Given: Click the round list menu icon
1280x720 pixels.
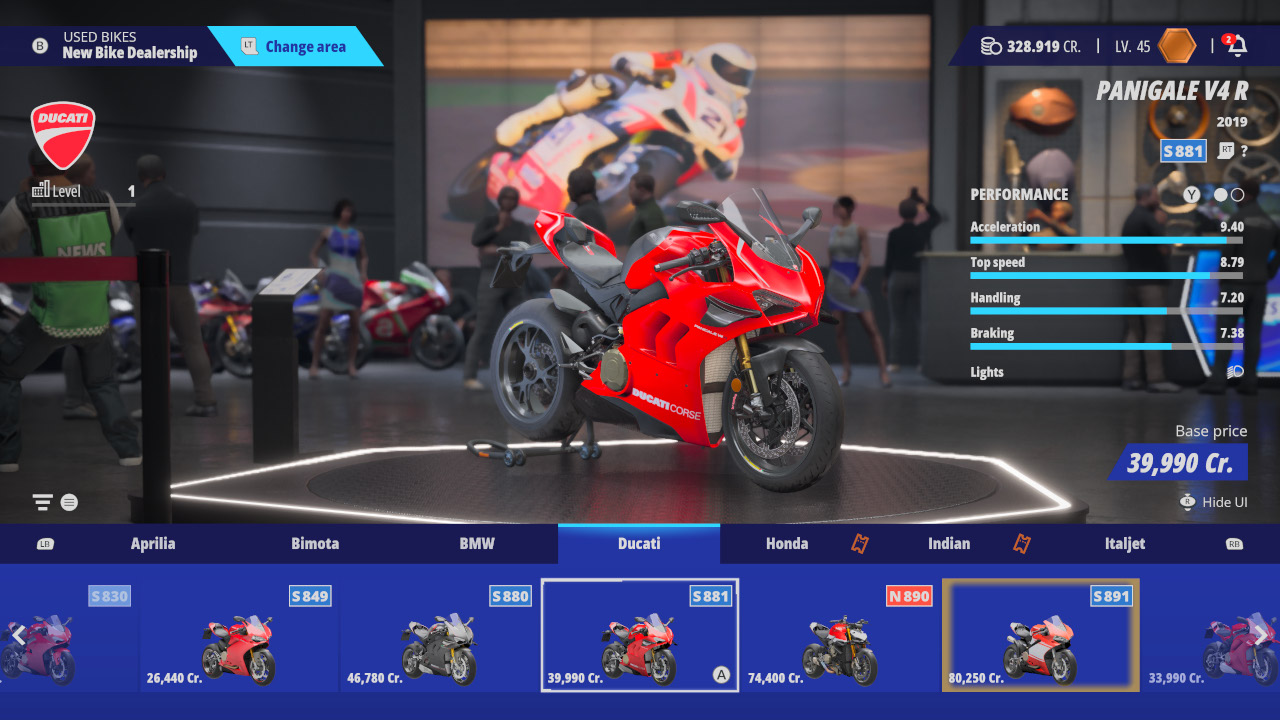Looking at the screenshot, I should tap(68, 502).
